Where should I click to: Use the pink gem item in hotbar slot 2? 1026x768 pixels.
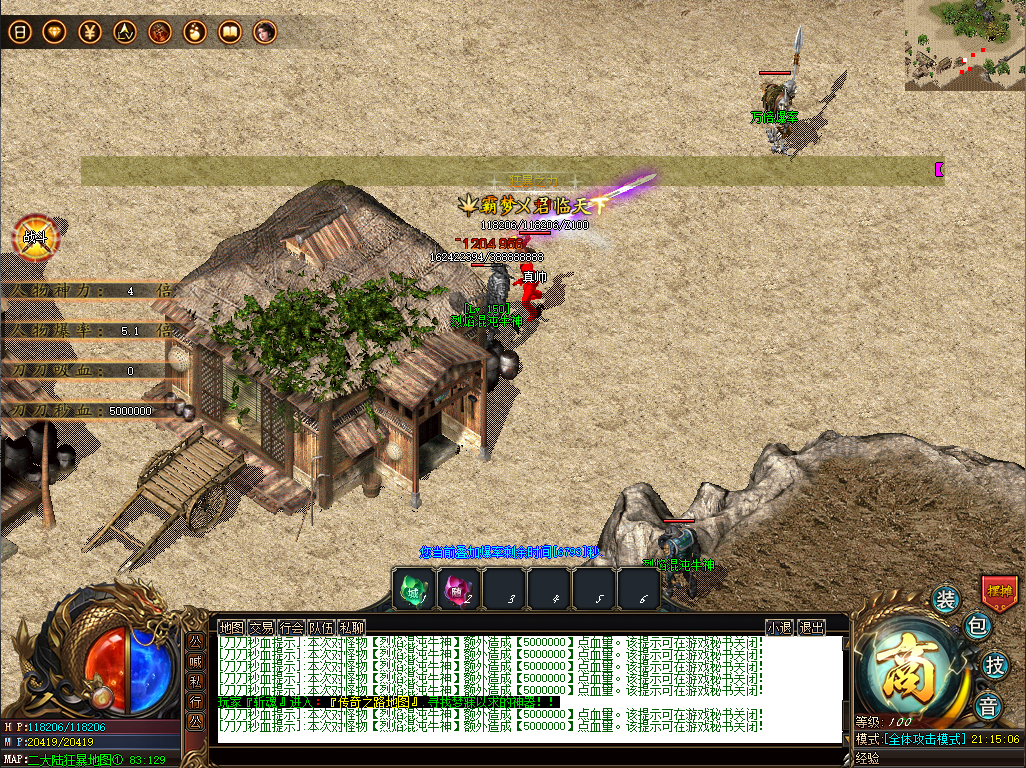(x=459, y=588)
